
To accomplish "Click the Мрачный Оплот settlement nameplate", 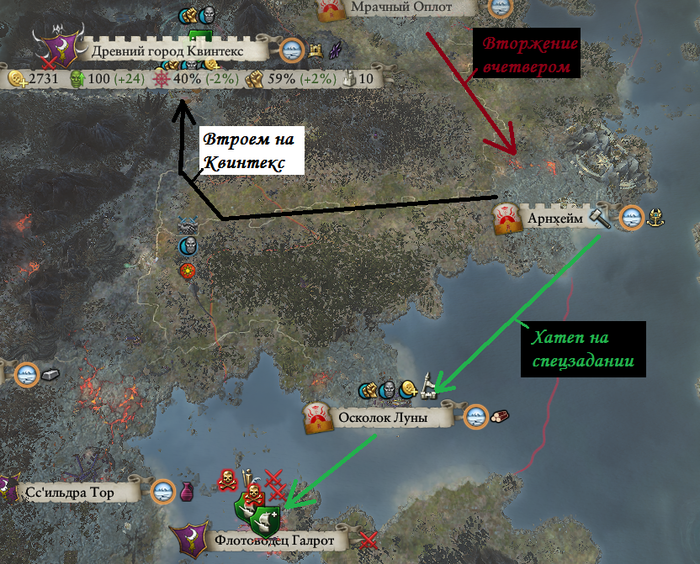I will (400, 8).
